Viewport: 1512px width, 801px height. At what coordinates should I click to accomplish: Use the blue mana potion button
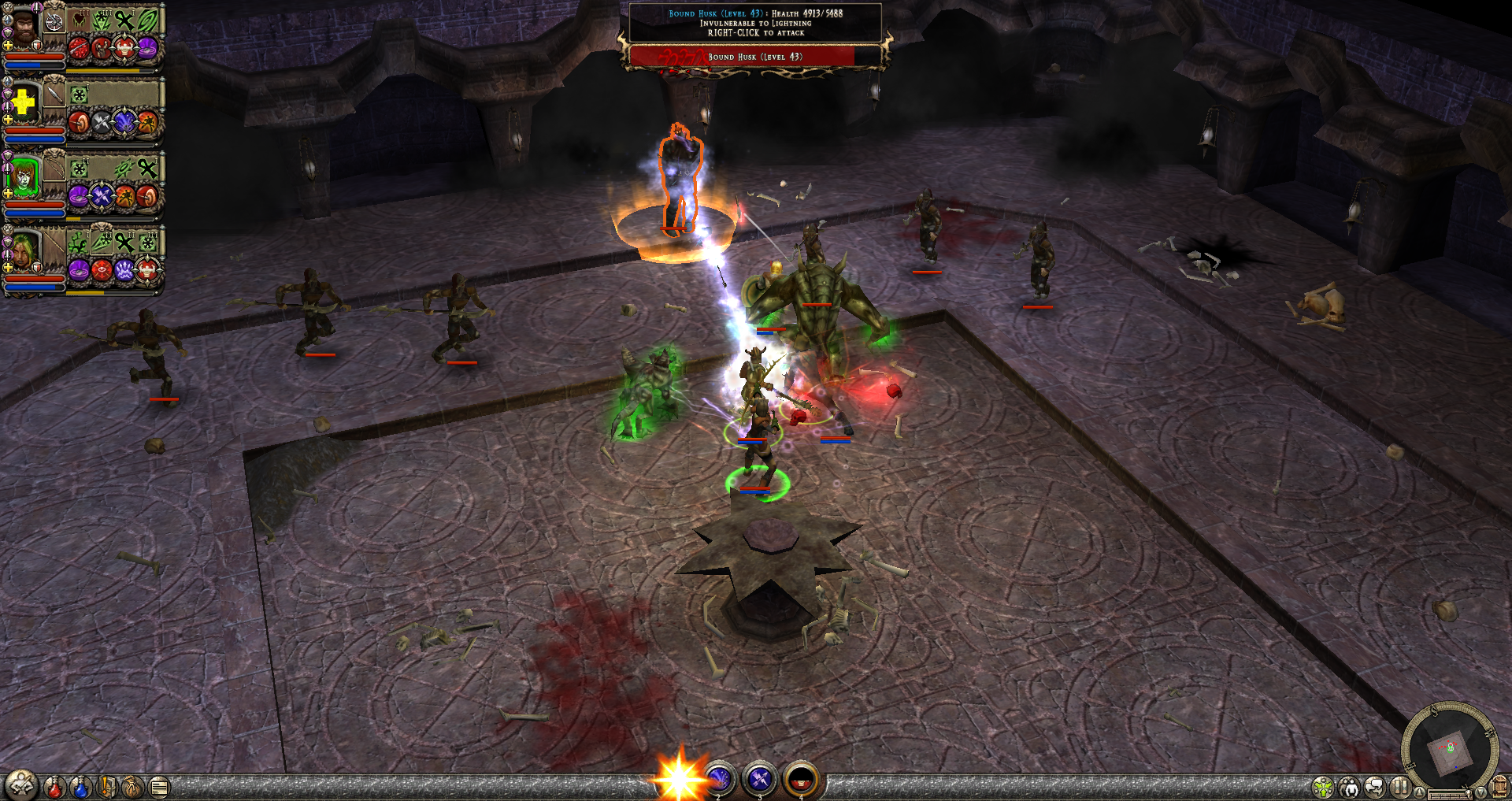80,786
